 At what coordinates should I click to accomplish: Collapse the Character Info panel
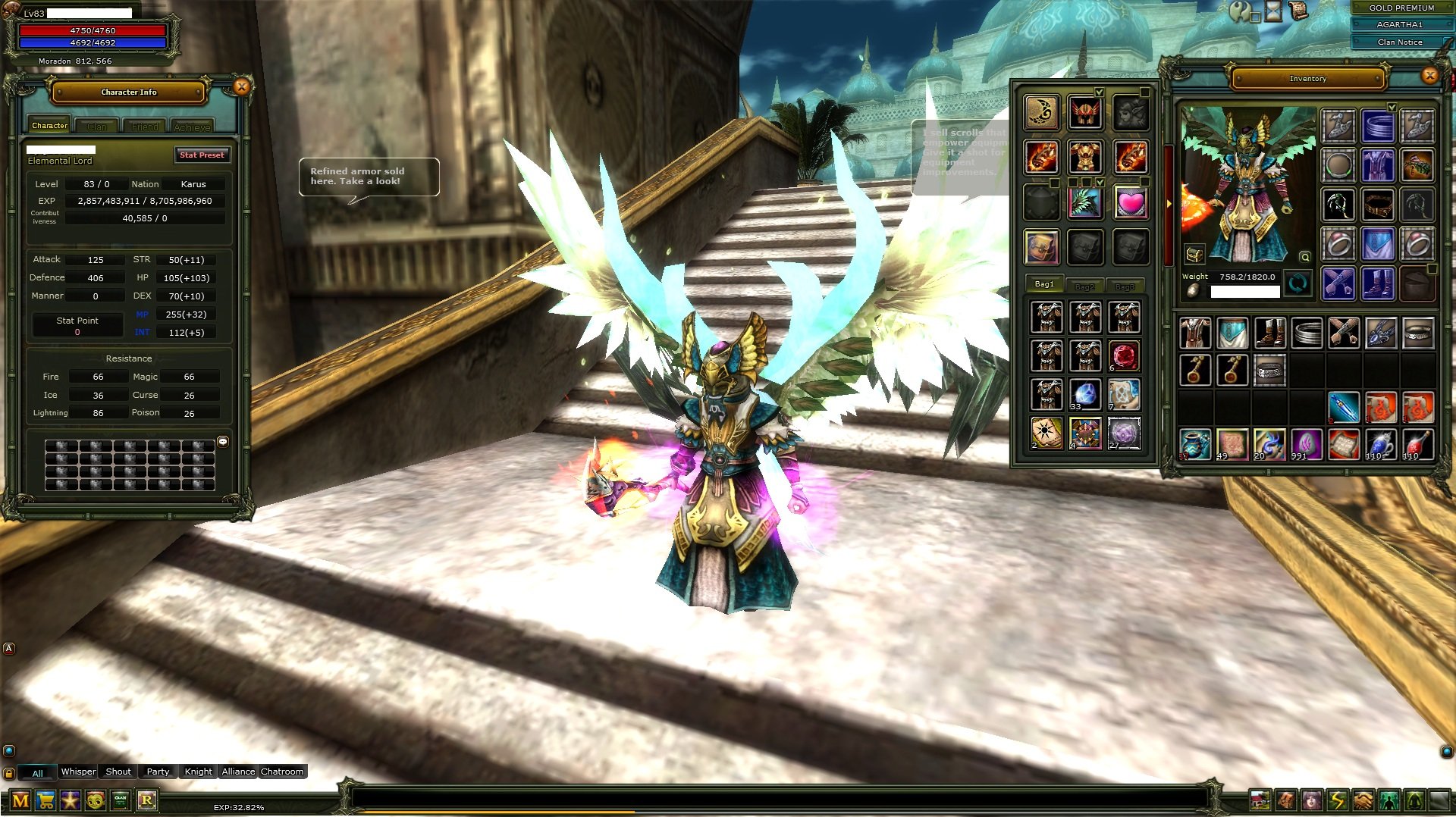pyautogui.click(x=240, y=86)
